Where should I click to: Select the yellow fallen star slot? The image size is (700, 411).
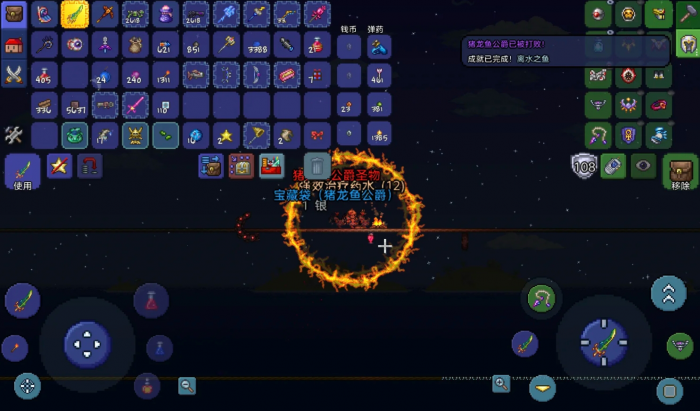pos(226,135)
